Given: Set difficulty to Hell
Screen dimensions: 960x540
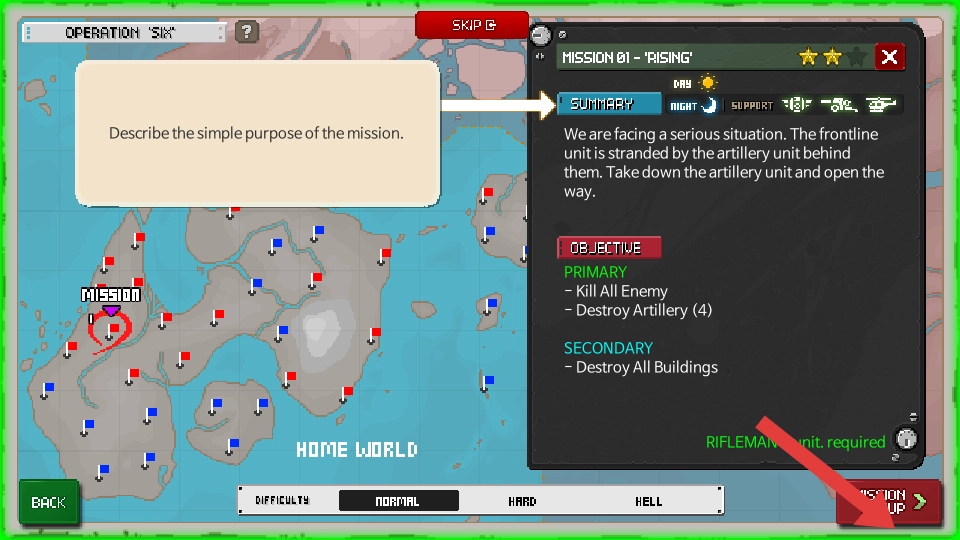Looking at the screenshot, I should point(648,501).
